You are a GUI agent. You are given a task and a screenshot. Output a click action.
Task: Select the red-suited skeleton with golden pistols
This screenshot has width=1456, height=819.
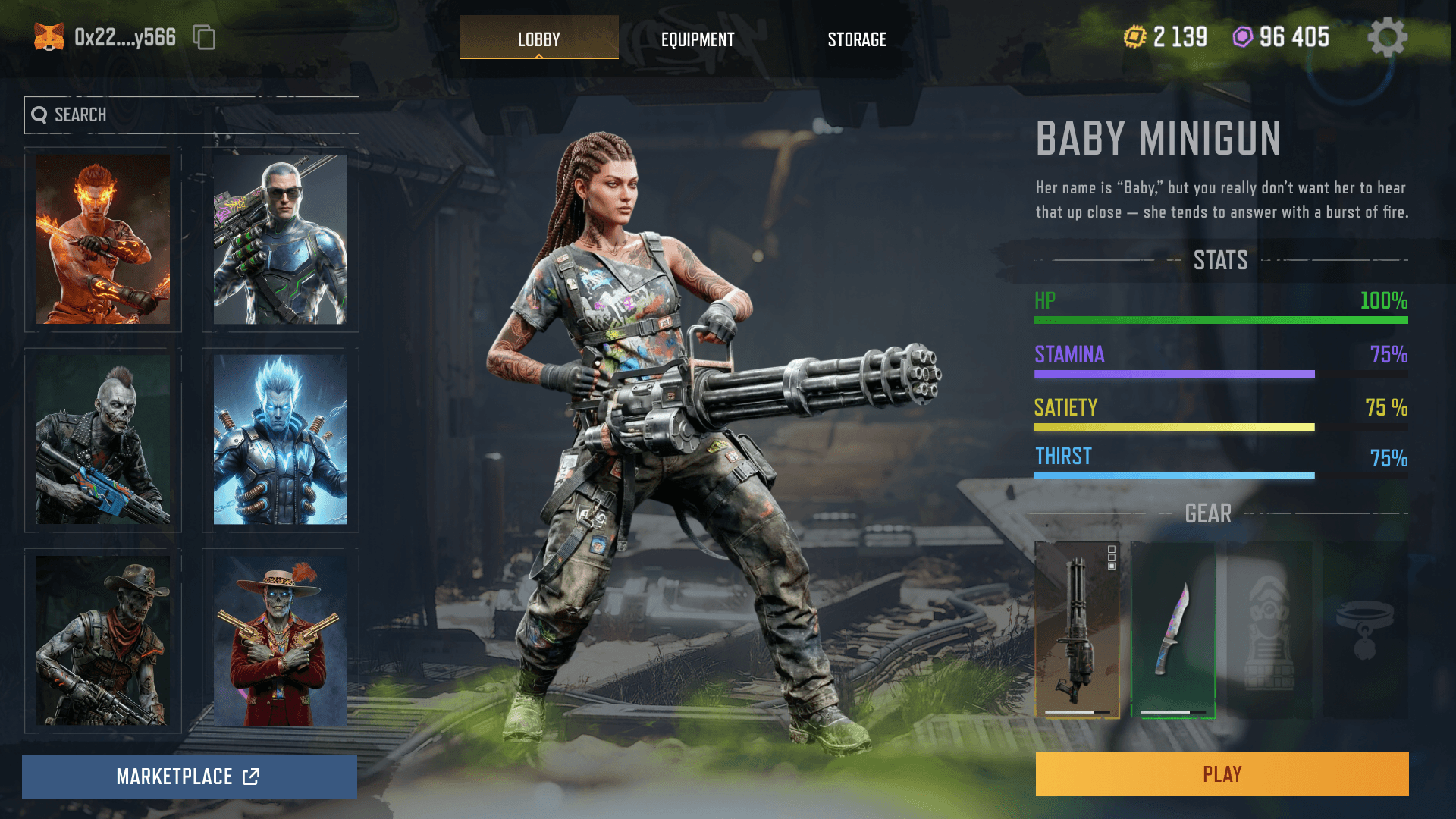point(281,641)
